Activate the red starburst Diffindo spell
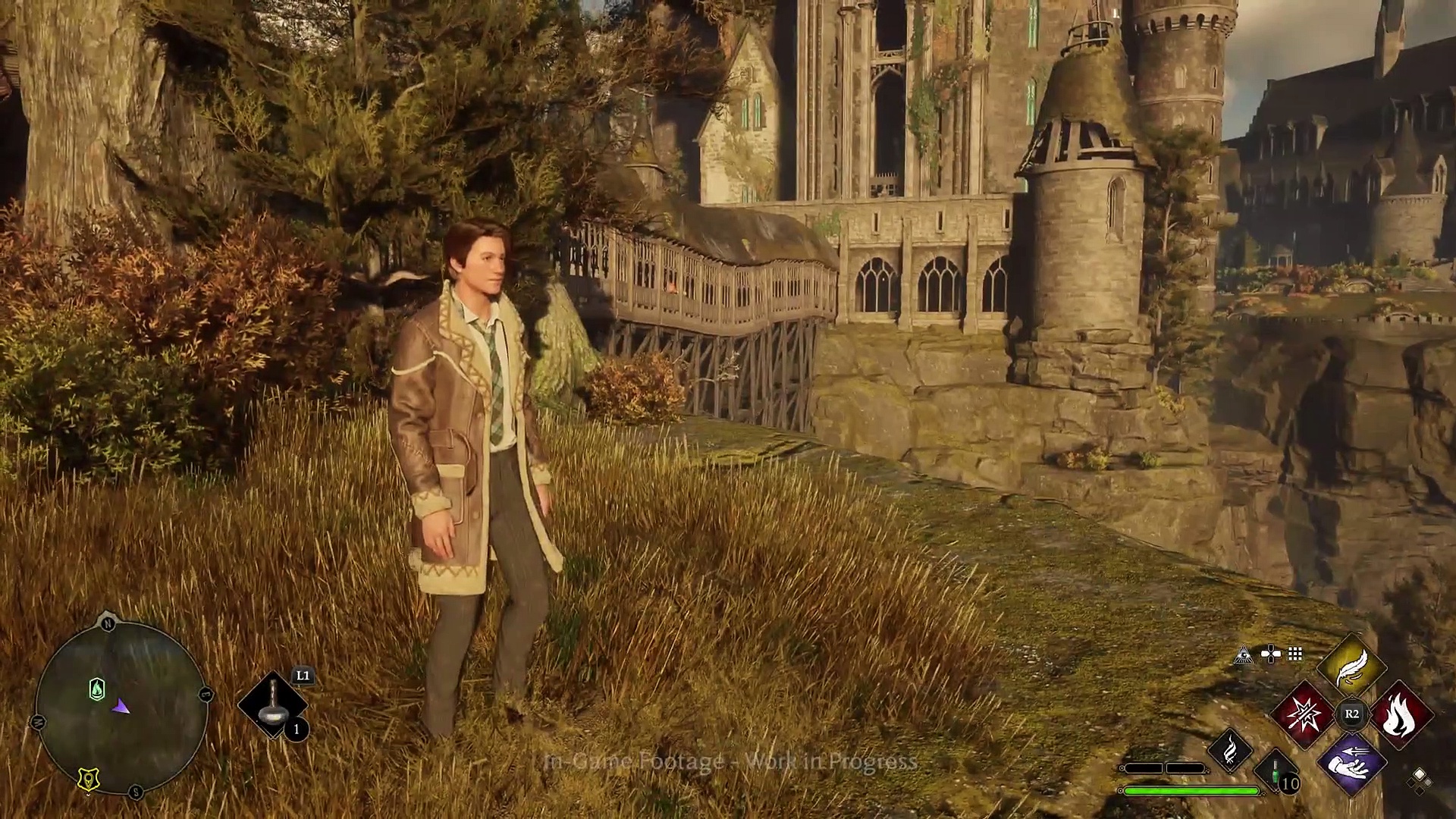 pyautogui.click(x=1303, y=714)
